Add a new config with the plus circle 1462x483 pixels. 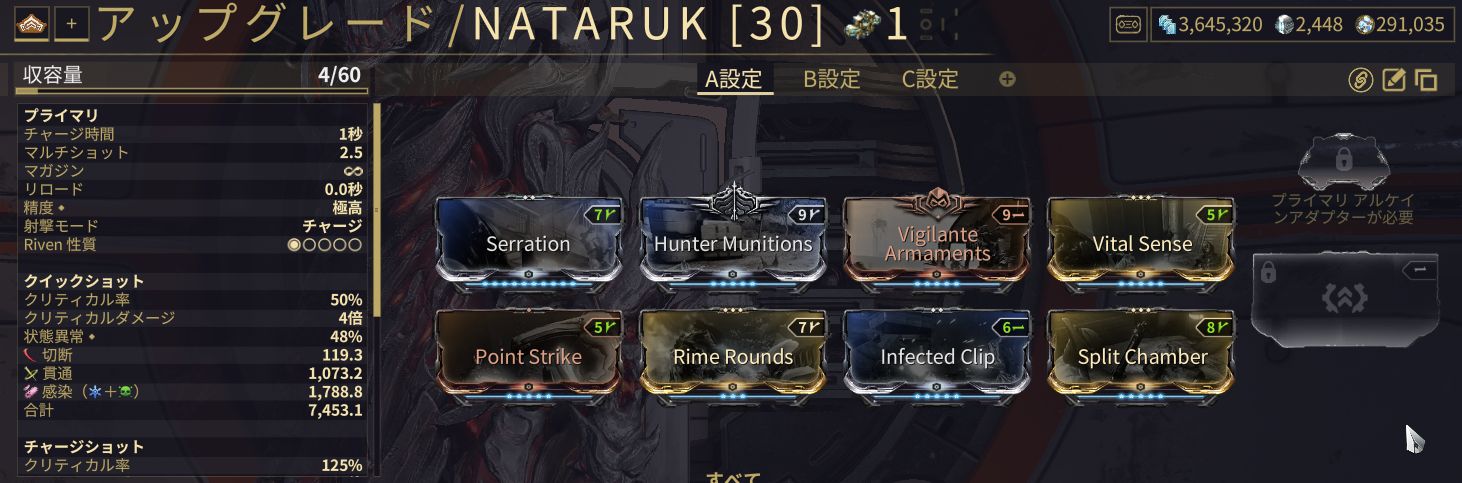point(1007,79)
